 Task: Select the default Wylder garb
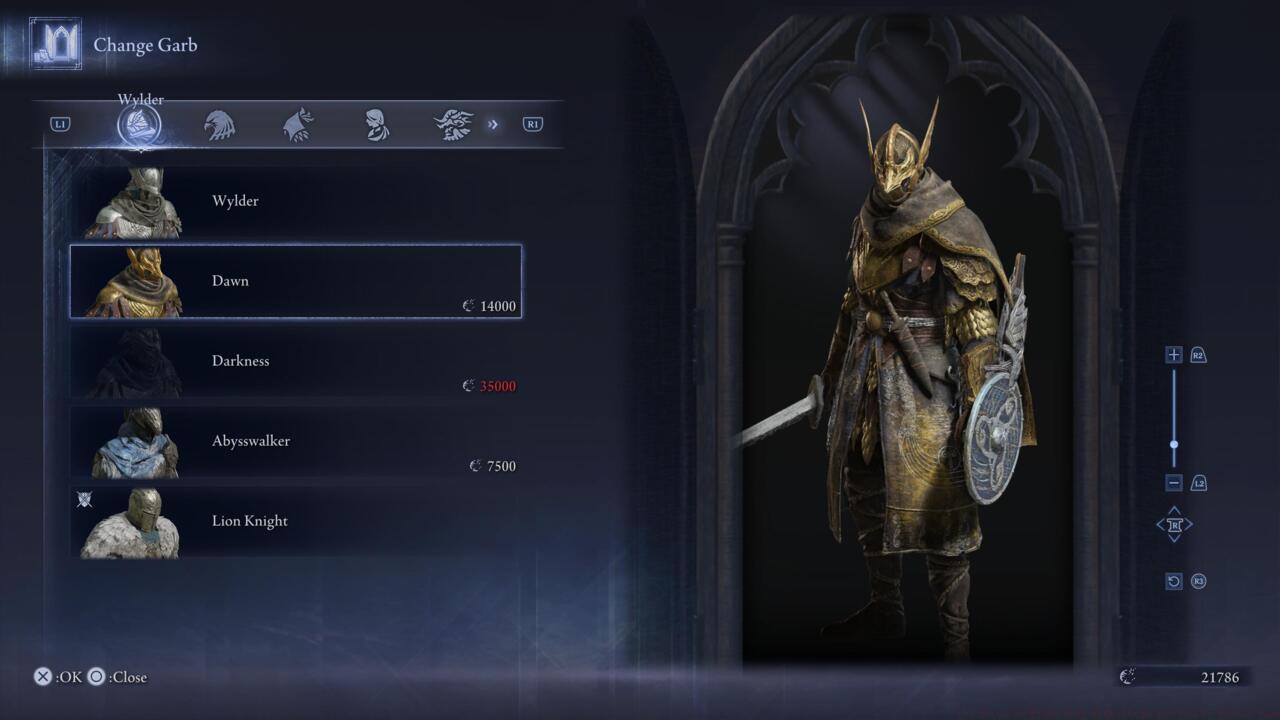pos(295,202)
